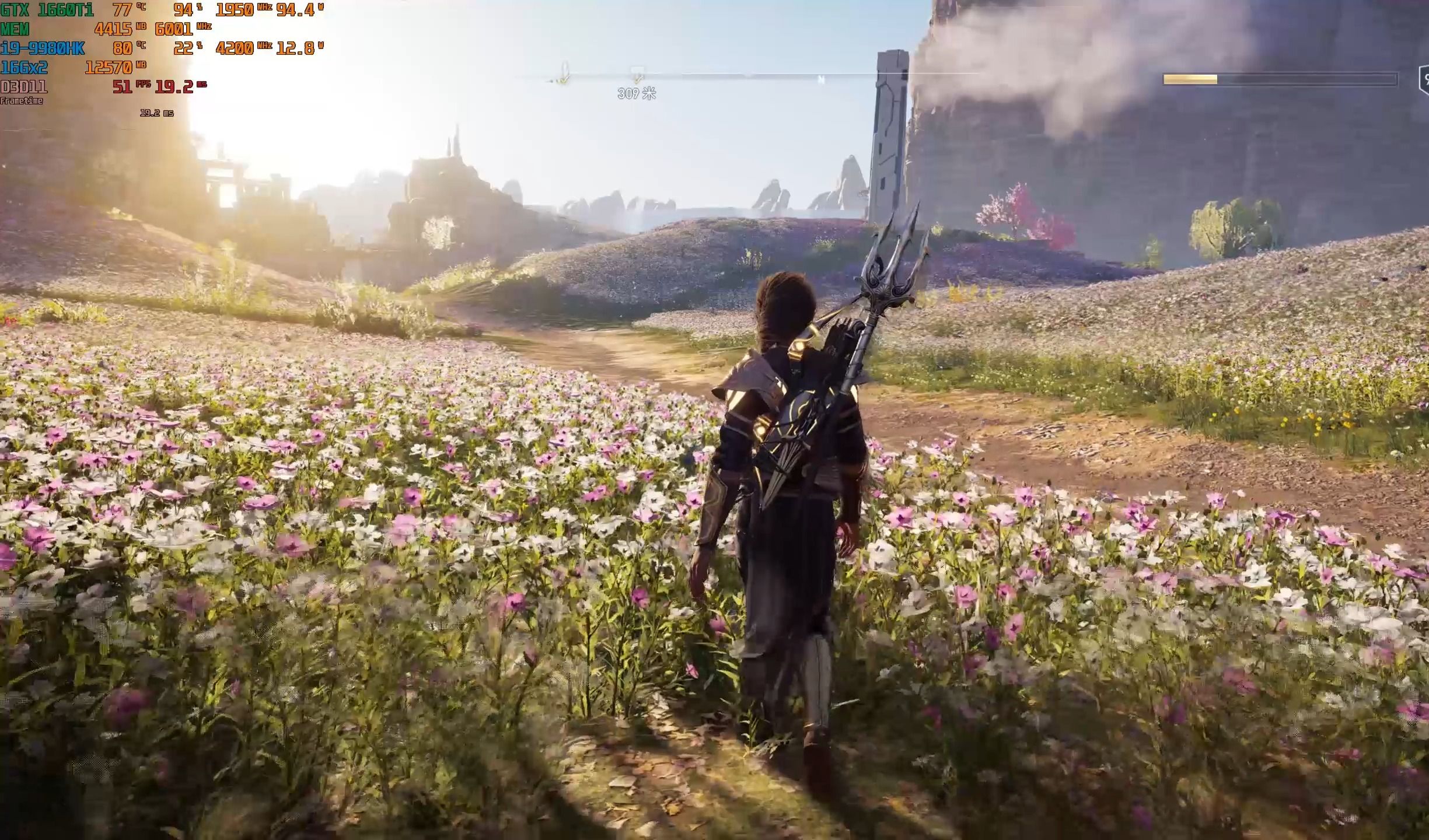Click the north N indicator on the compass
Image resolution: width=1429 pixels, height=840 pixels.
pos(821,79)
